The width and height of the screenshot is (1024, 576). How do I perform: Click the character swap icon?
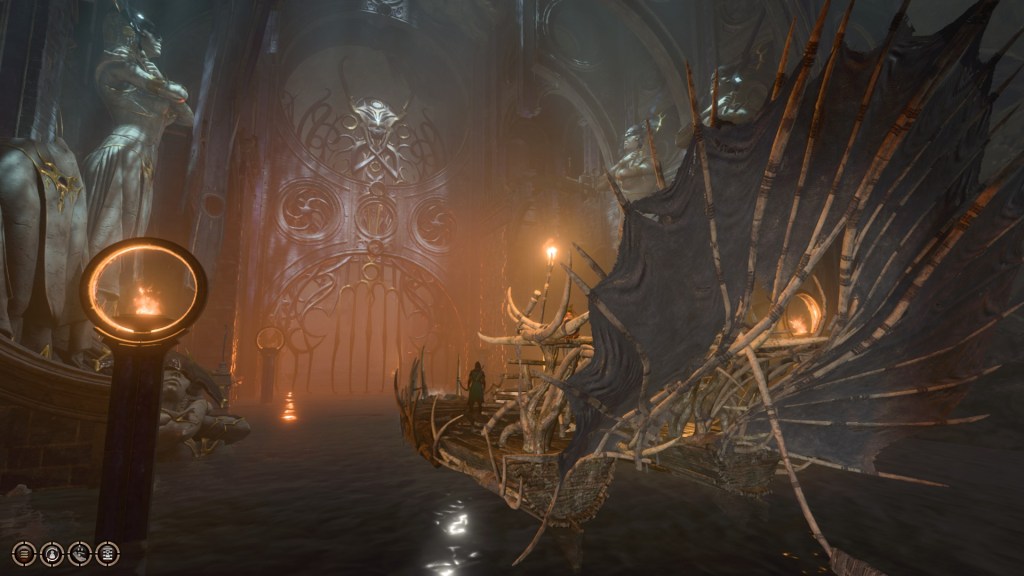tap(52, 554)
